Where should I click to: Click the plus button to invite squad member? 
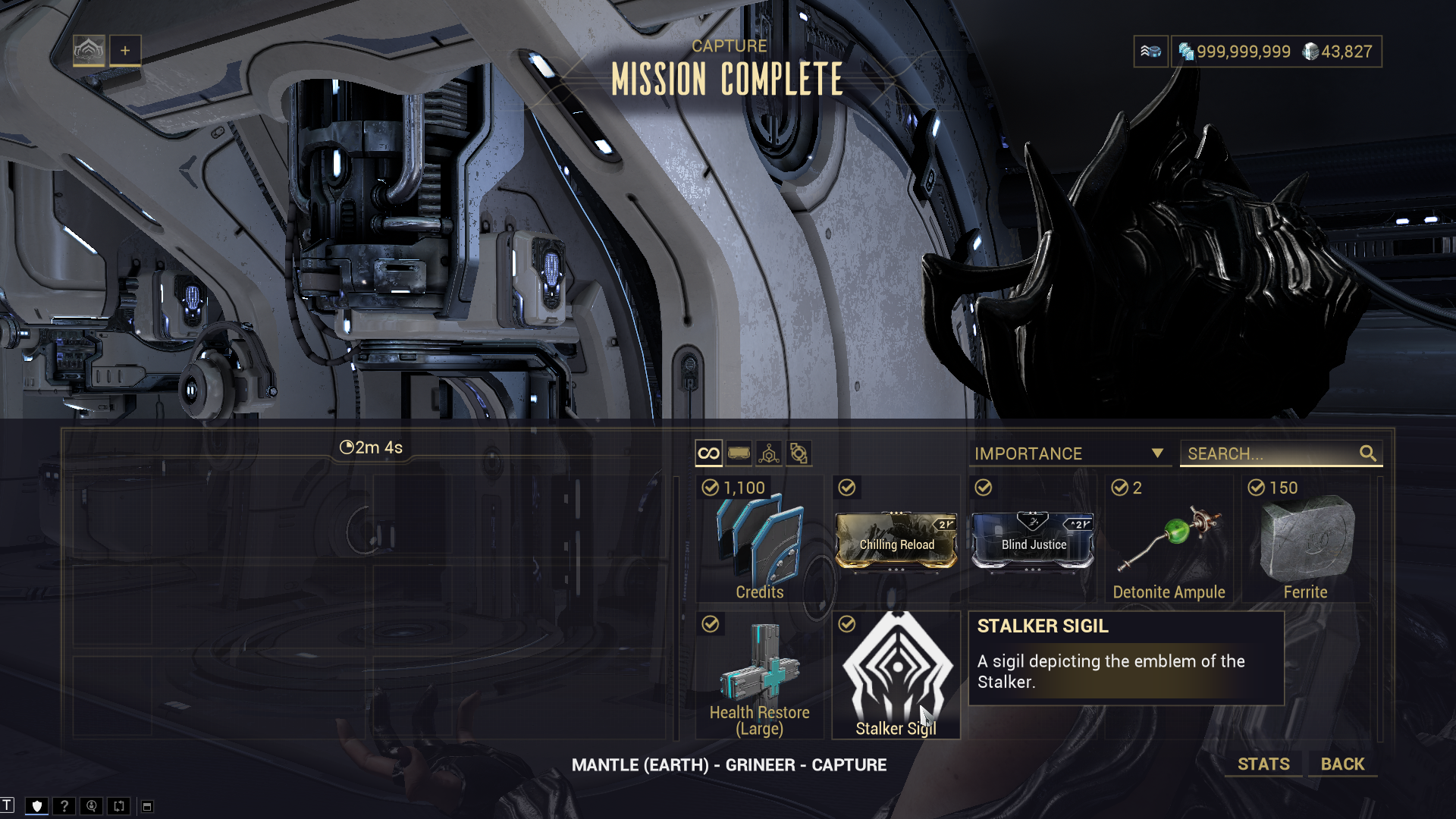pyautogui.click(x=125, y=51)
